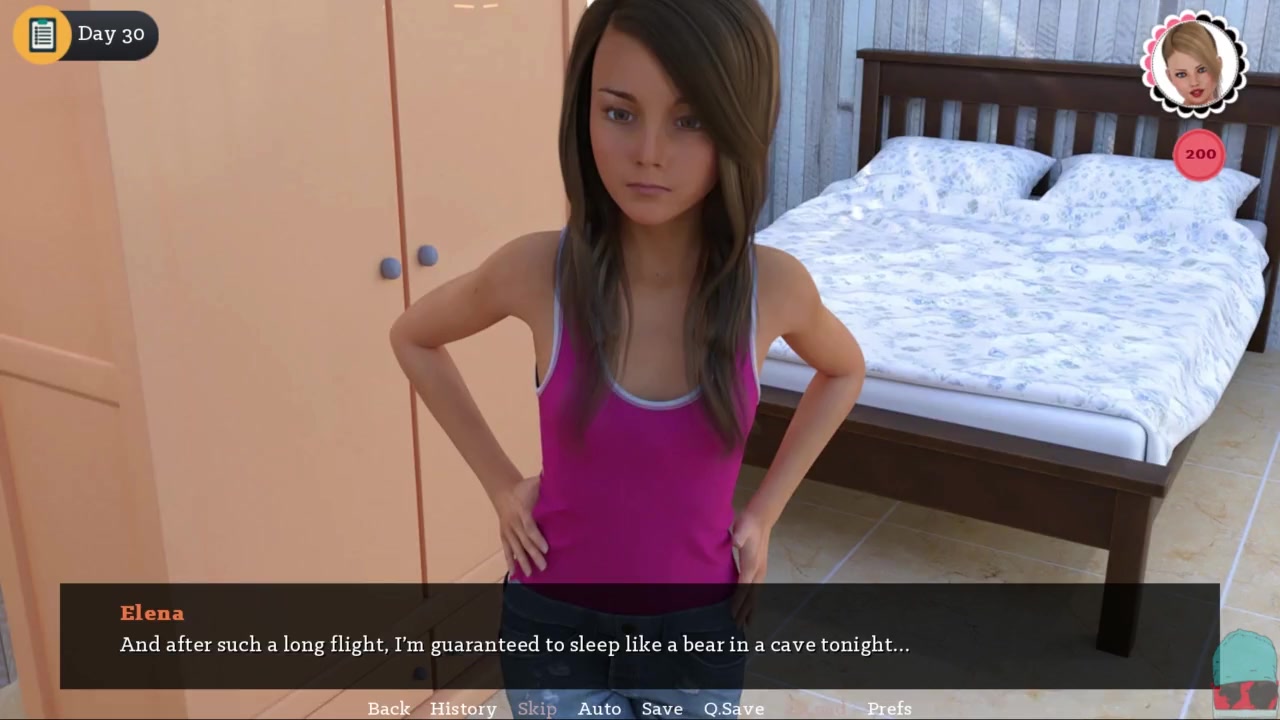Image resolution: width=1280 pixels, height=720 pixels.
Task: Open the Save menu
Action: (x=662, y=708)
